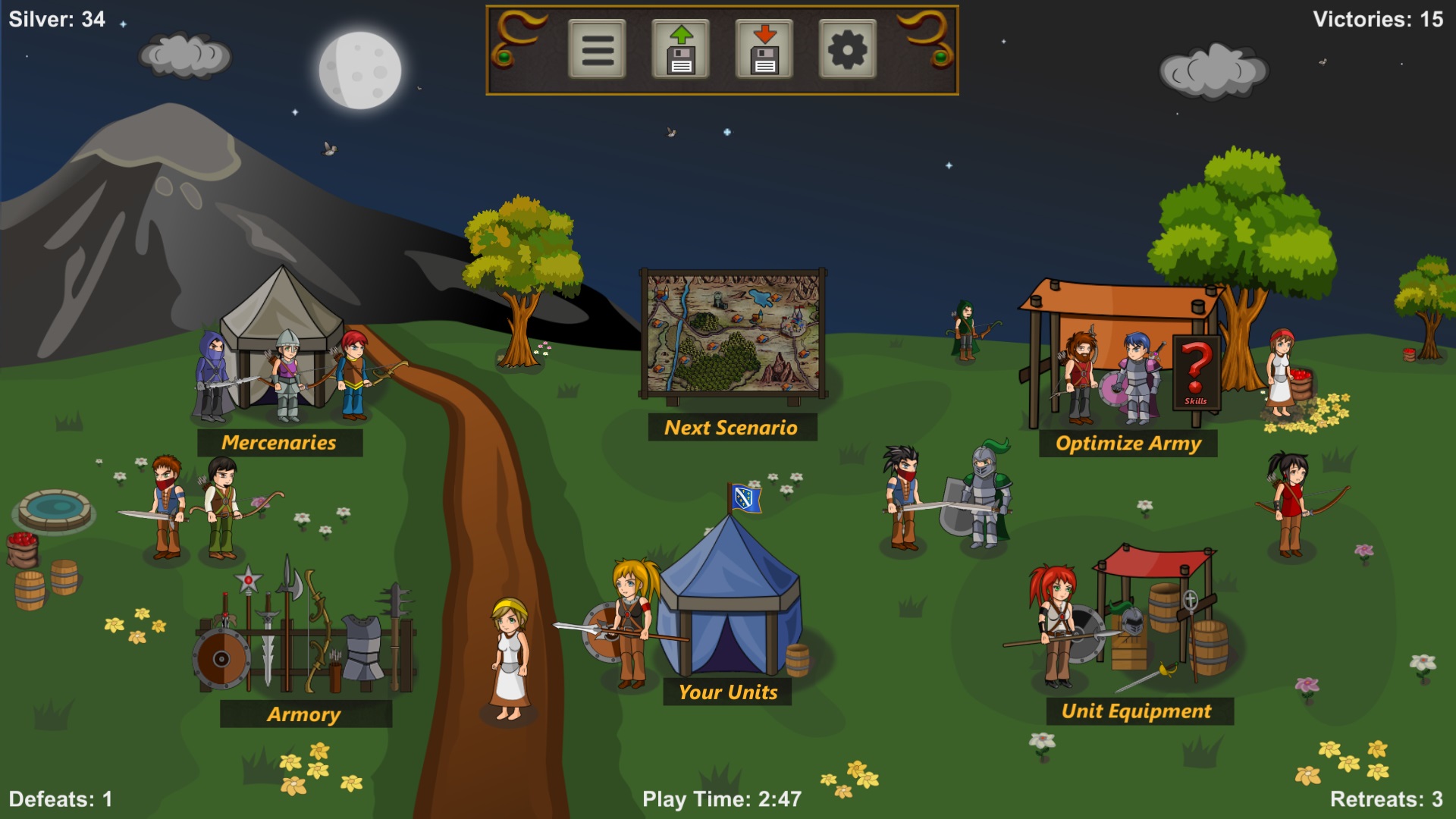Click the blonde girl in the white dress
Screen dimensions: 1456x819
coord(510,652)
